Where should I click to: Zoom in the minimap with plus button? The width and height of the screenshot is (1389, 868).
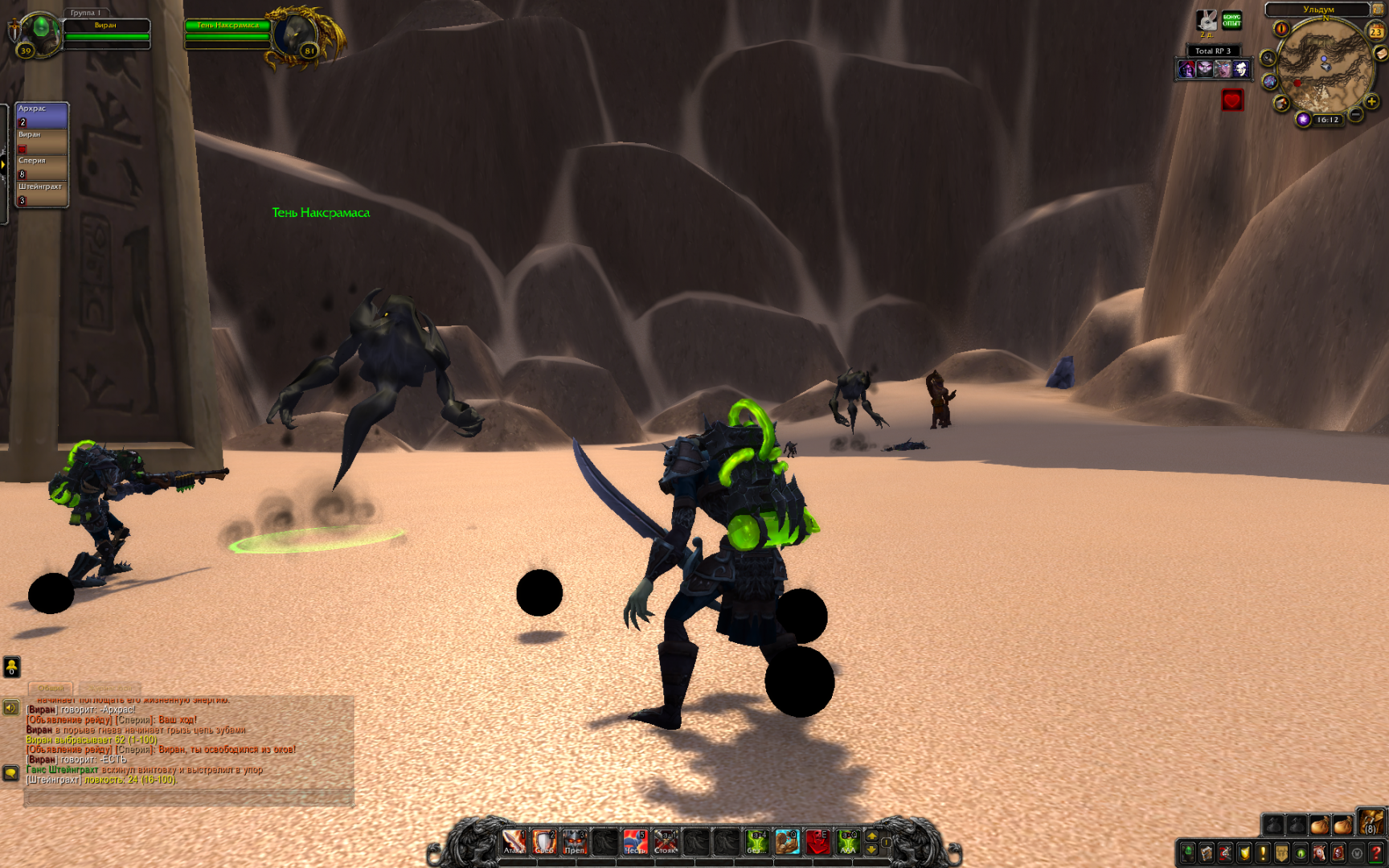[x=1371, y=101]
